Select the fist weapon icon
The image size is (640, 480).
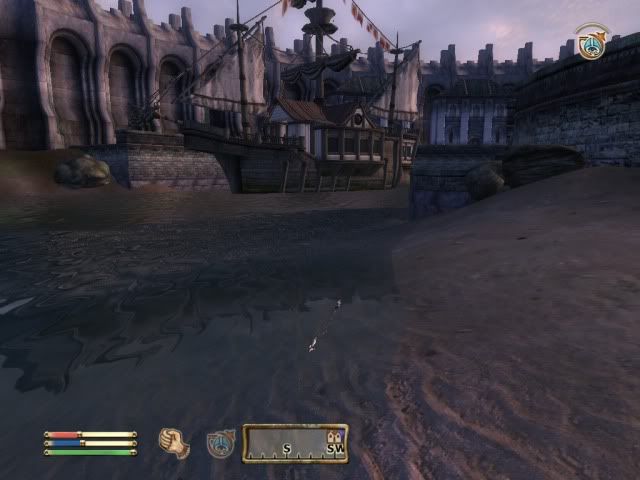(x=174, y=442)
